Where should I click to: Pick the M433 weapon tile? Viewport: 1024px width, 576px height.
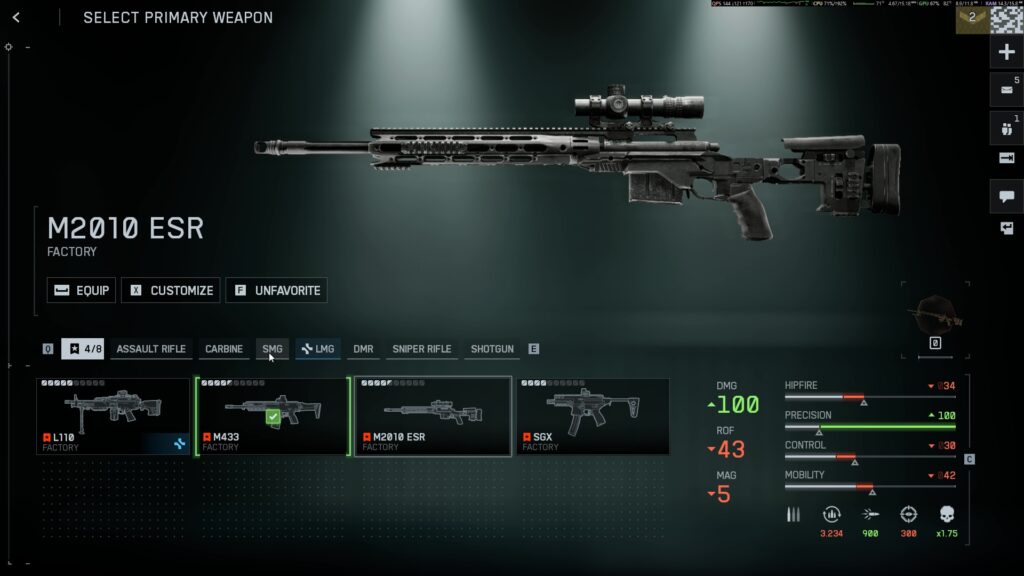click(x=273, y=416)
